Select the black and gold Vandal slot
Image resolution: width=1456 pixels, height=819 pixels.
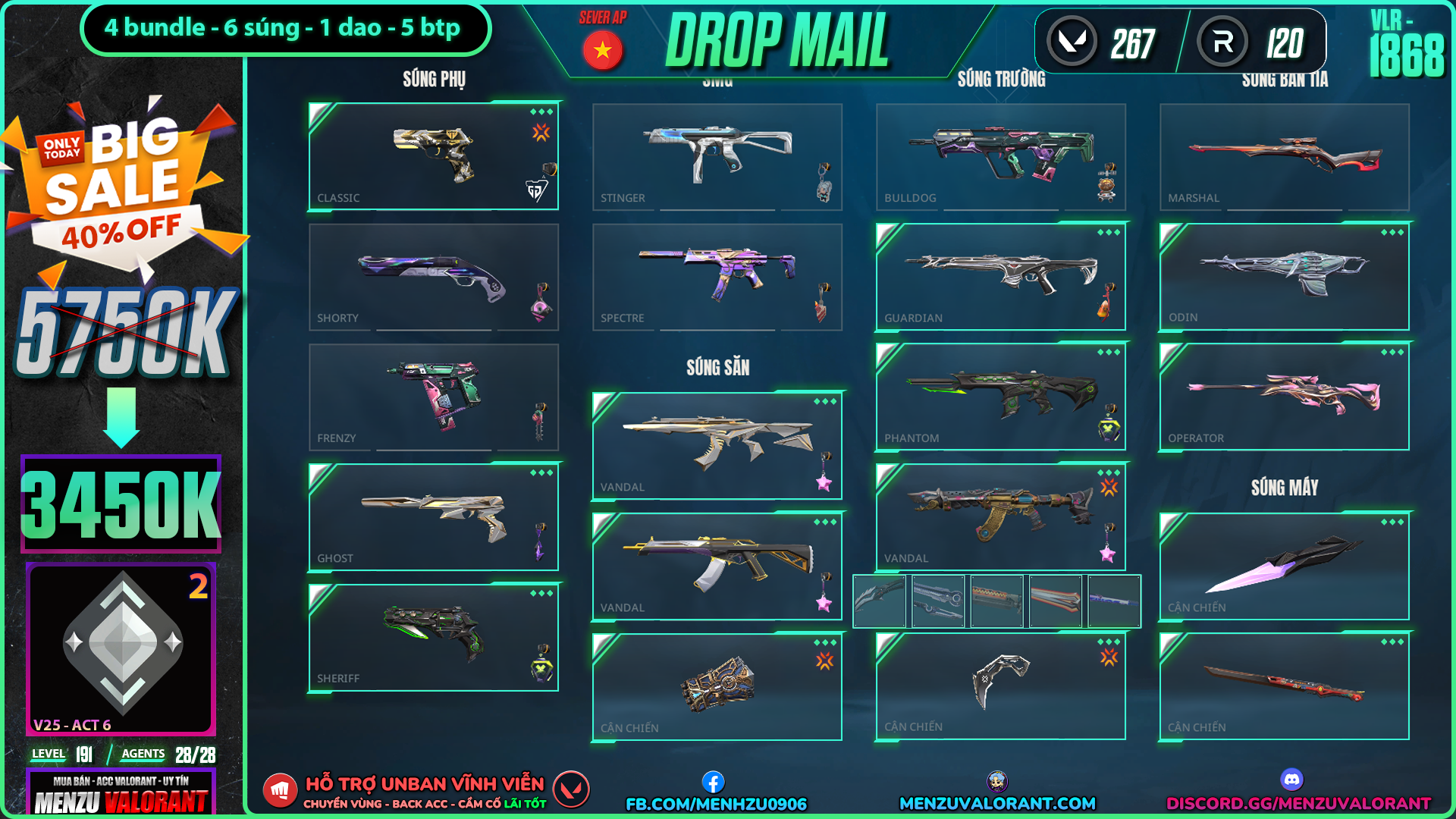pos(717,566)
